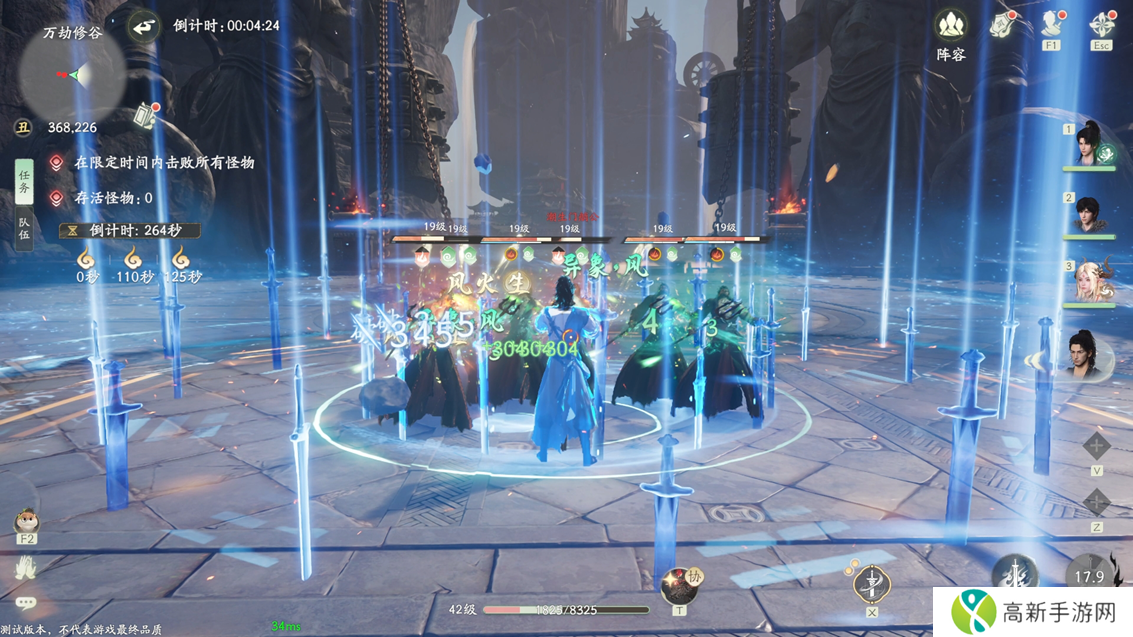
Task: Click the diamond skill slot labeled Z
Action: tap(1097, 502)
